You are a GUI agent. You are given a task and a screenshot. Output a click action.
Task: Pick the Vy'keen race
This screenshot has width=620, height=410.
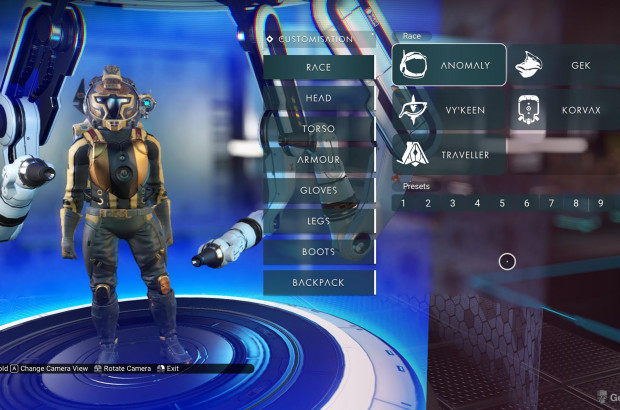(x=449, y=110)
